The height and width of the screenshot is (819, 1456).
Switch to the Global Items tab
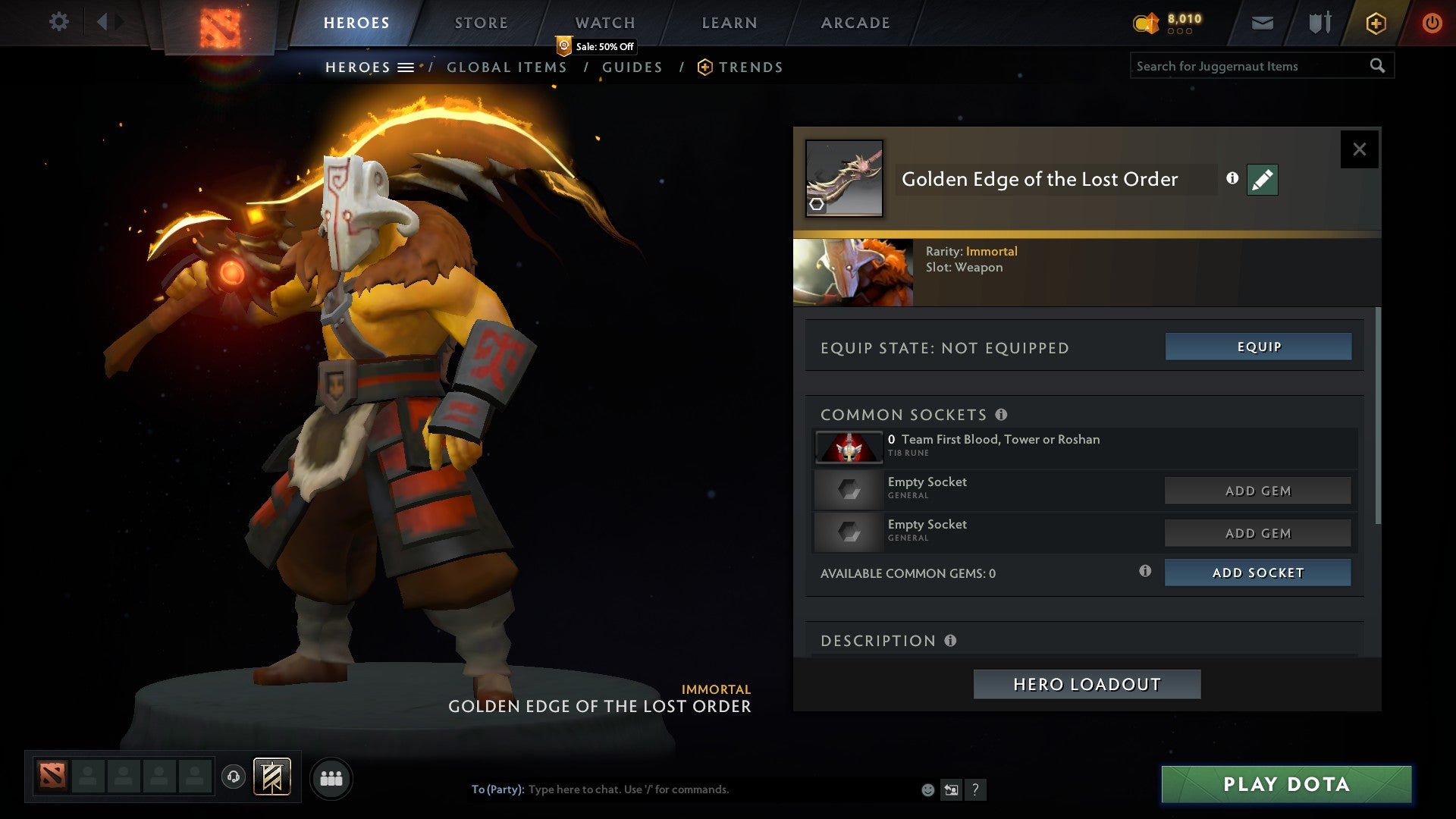[x=507, y=67]
